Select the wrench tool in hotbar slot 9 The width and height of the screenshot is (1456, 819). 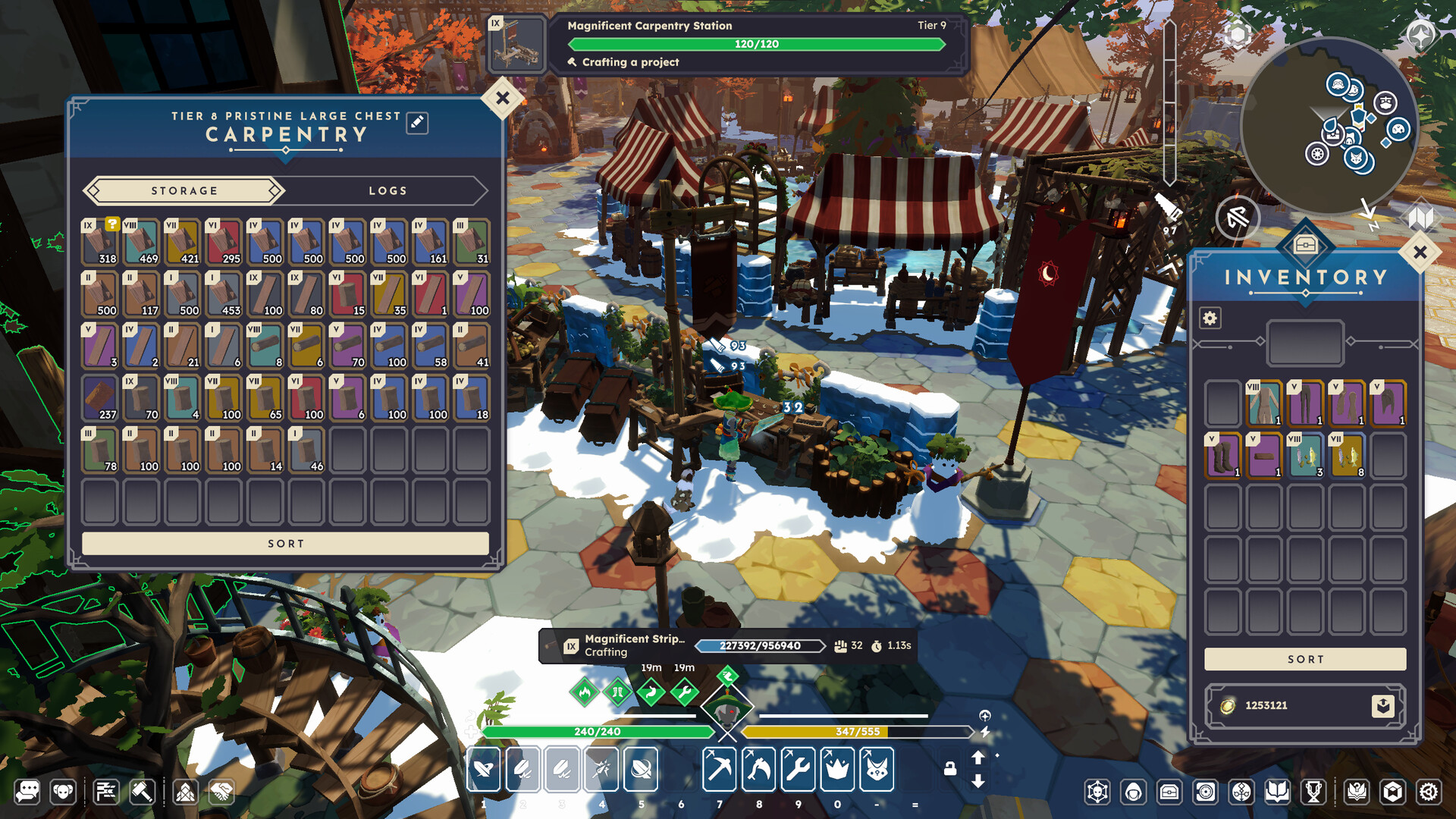(x=798, y=770)
